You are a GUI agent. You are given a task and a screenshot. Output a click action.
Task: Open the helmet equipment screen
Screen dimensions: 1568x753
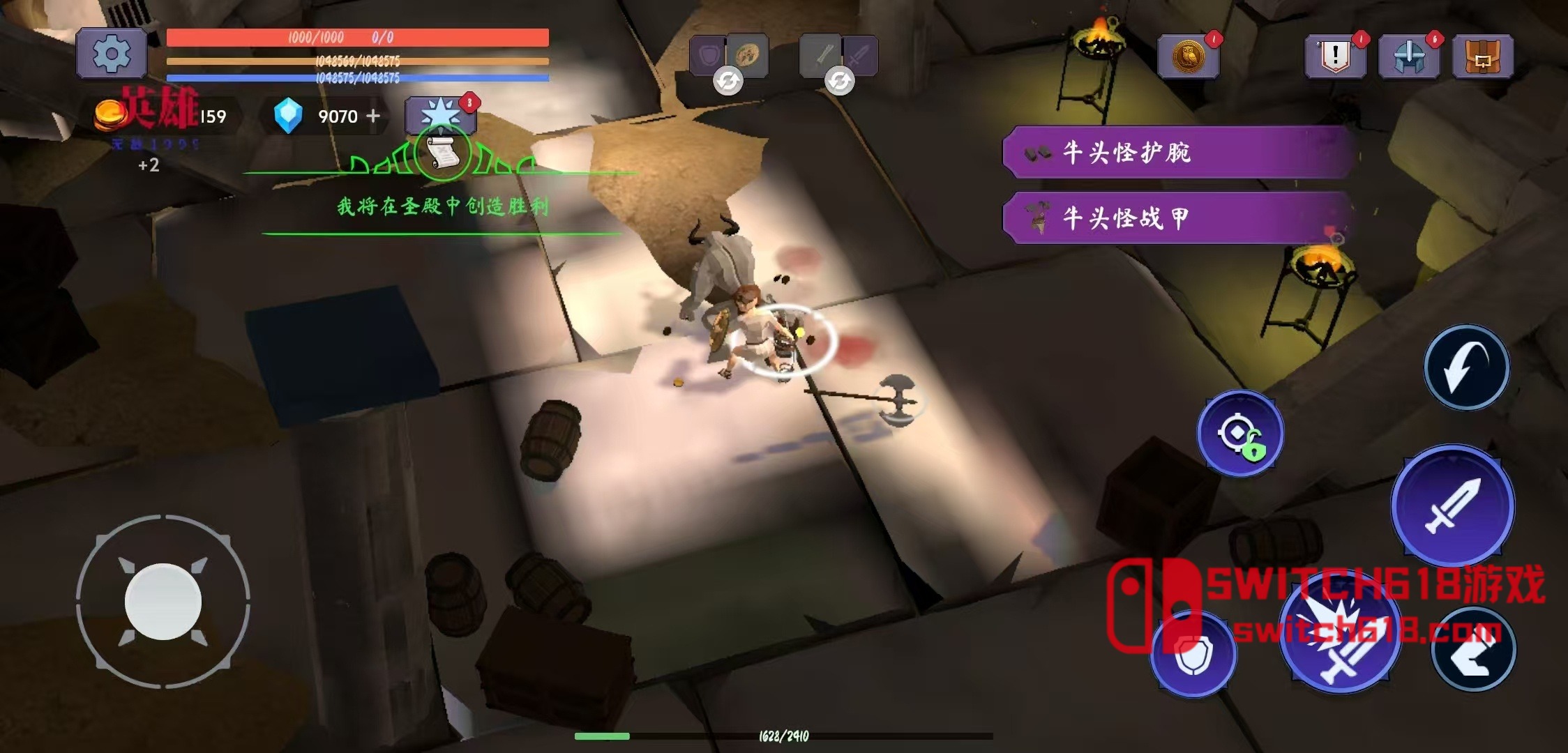coord(1409,56)
